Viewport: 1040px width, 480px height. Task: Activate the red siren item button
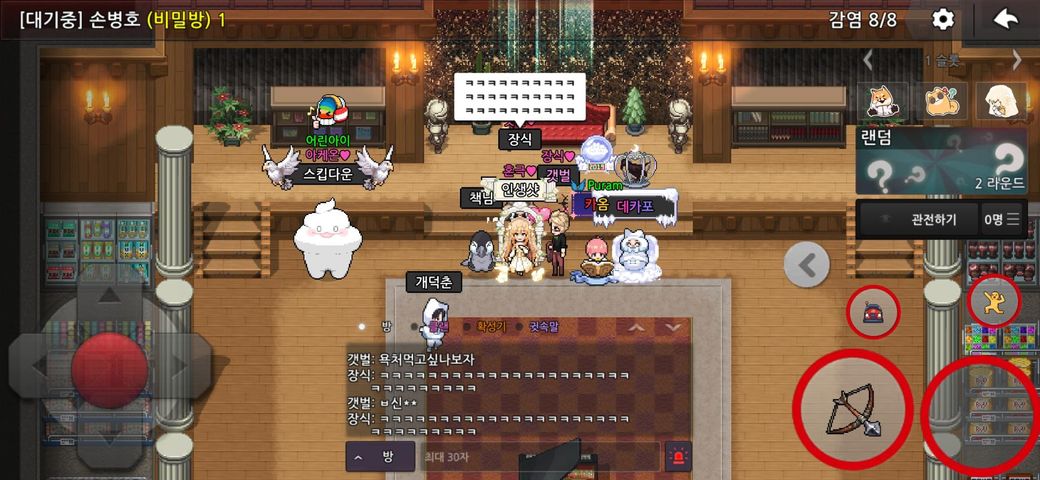pos(874,313)
